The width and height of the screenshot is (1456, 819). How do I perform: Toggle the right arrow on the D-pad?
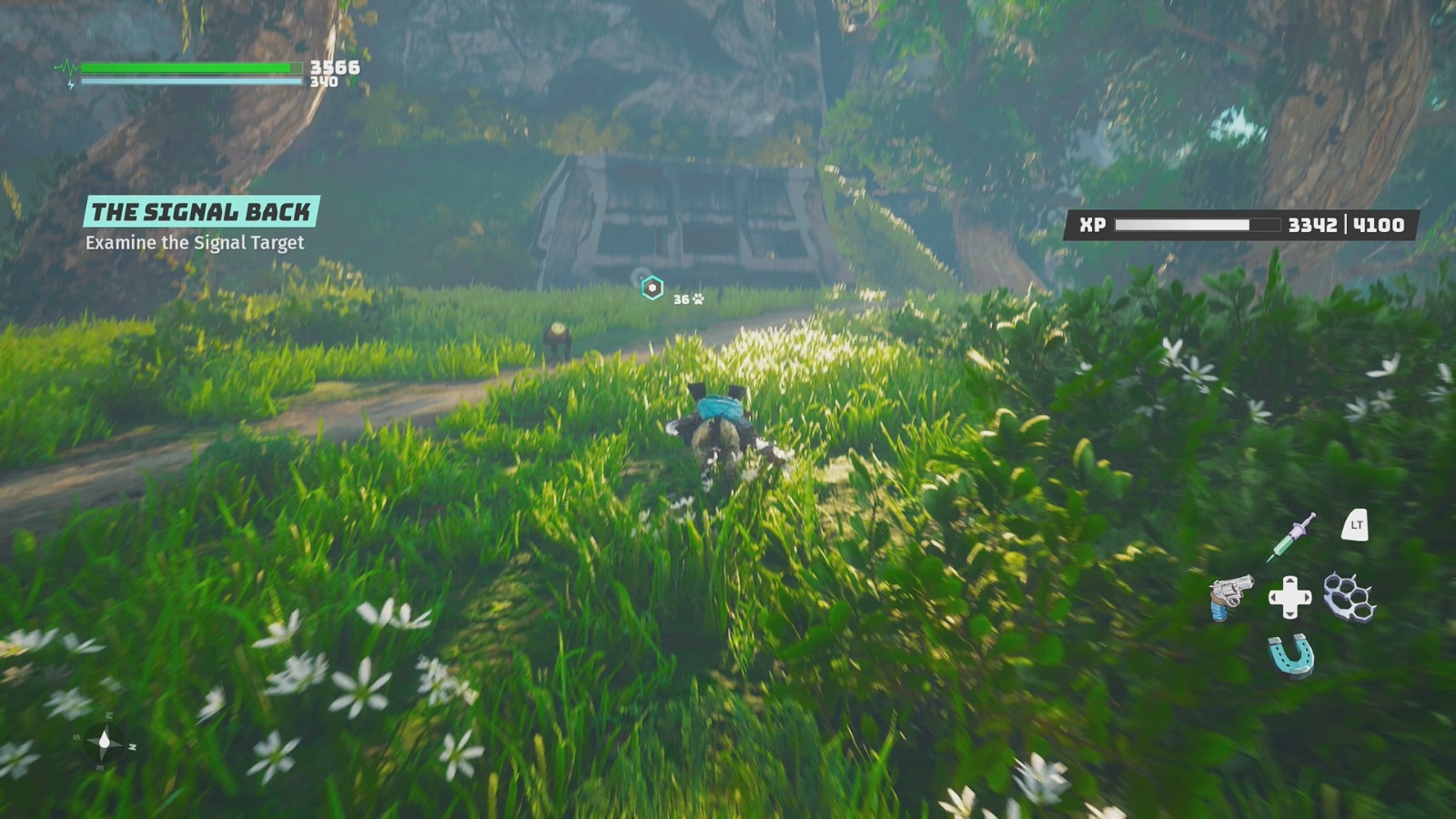(x=1306, y=597)
